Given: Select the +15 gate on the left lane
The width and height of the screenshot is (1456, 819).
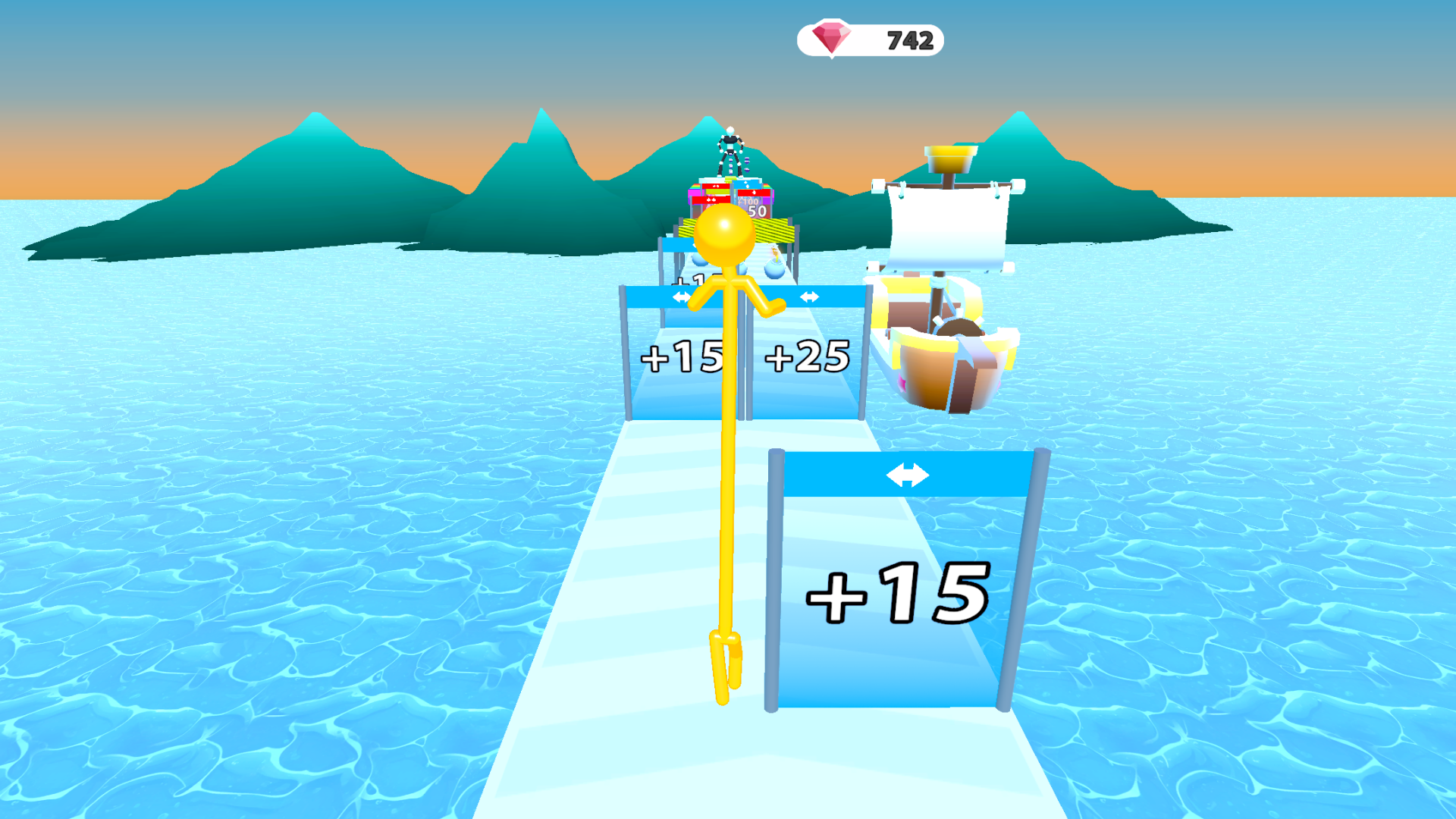Looking at the screenshot, I should (x=682, y=356).
